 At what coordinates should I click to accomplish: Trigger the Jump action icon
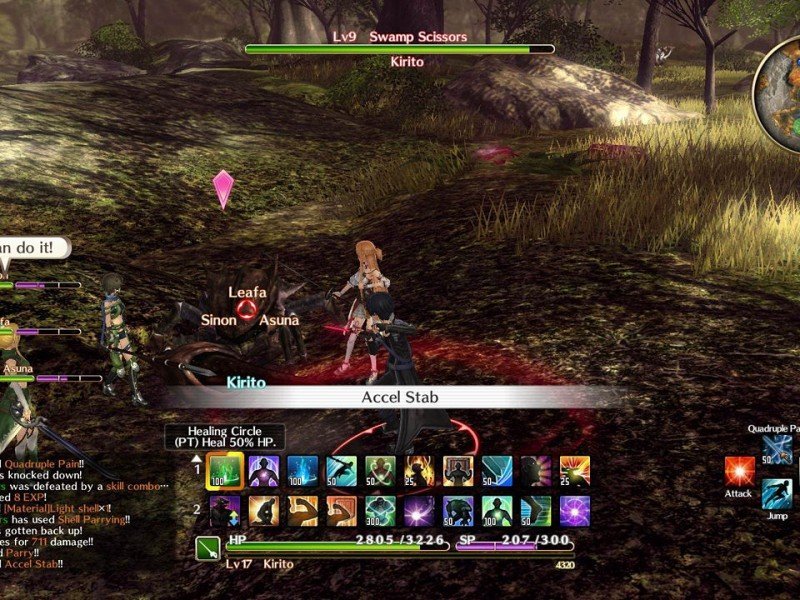(x=777, y=494)
